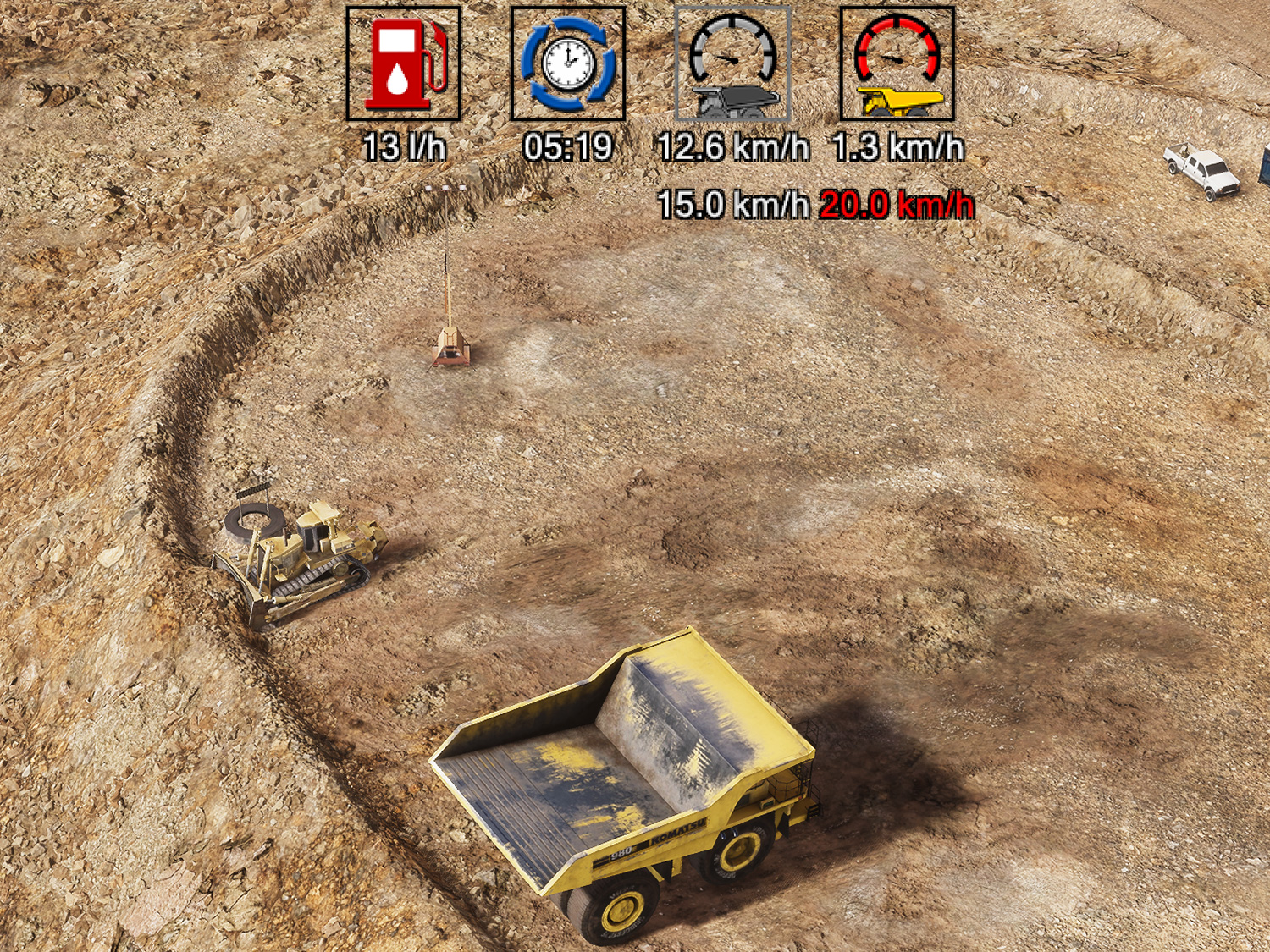
Task: Expand the red 20.0 km/h limit readout
Action: tap(896, 203)
